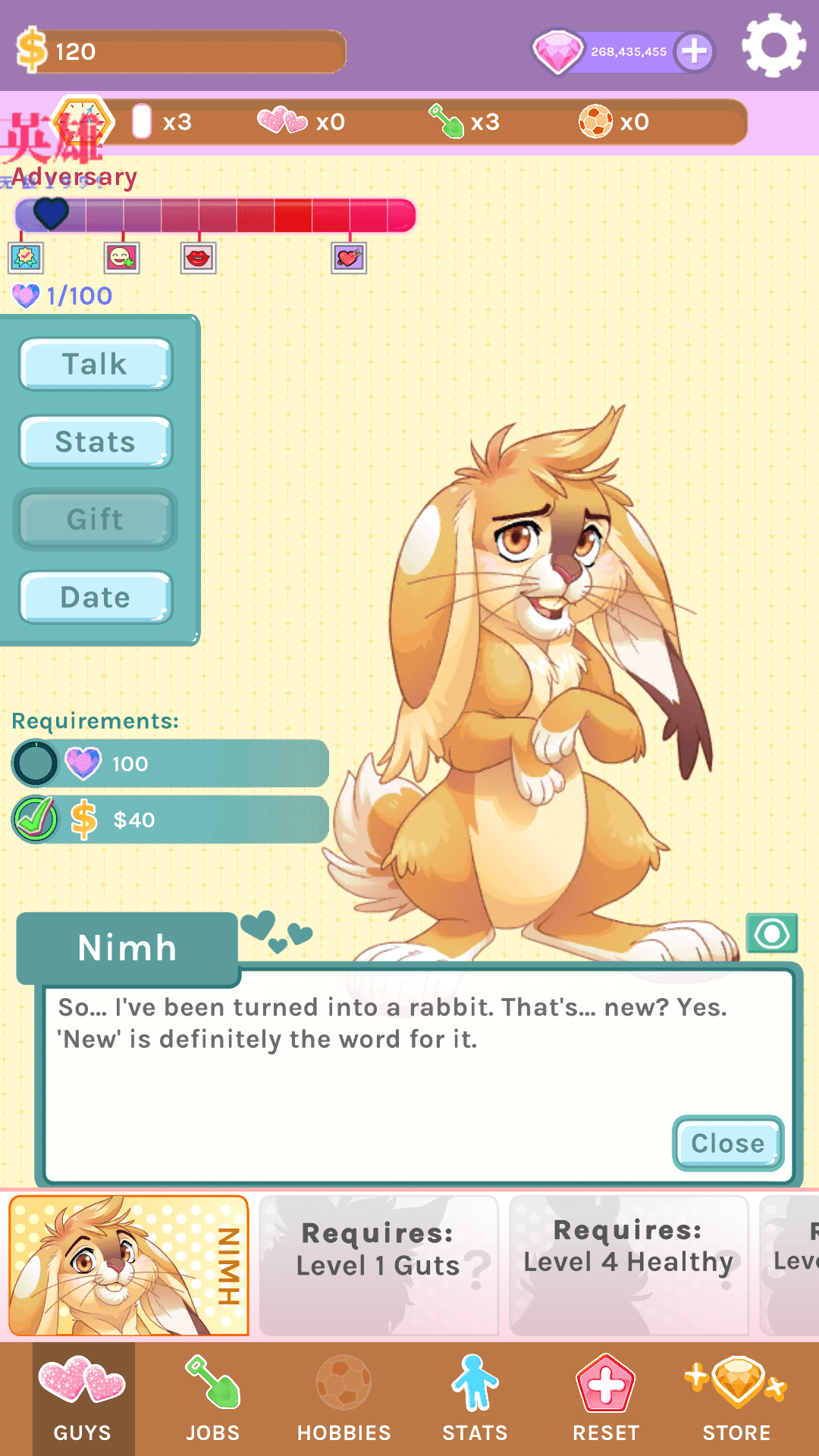This screenshot has height=1456, width=819.
Task: Click the red lips relationship milestone icon
Action: 198,258
